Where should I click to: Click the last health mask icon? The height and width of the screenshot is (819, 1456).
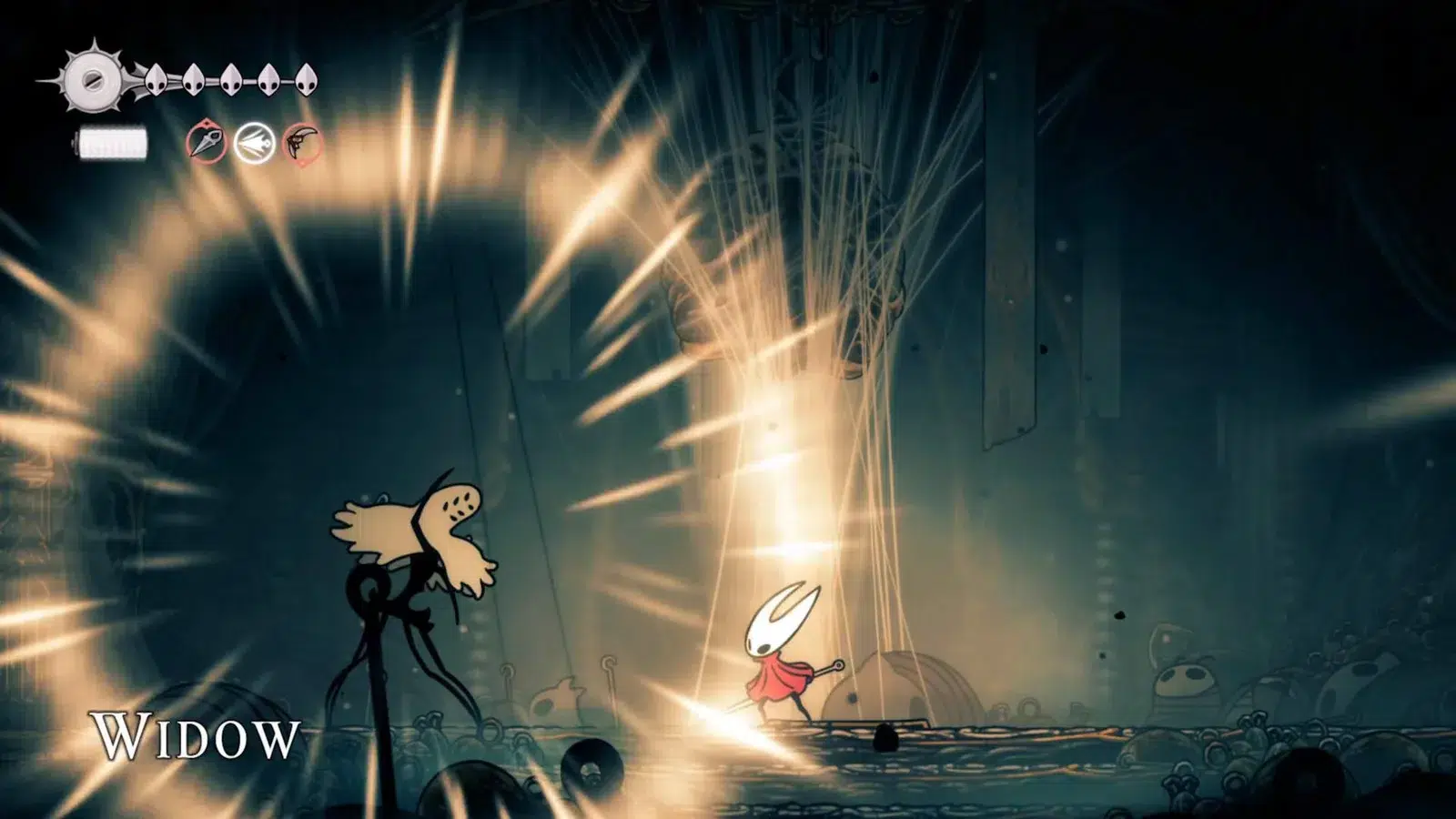coord(307,81)
